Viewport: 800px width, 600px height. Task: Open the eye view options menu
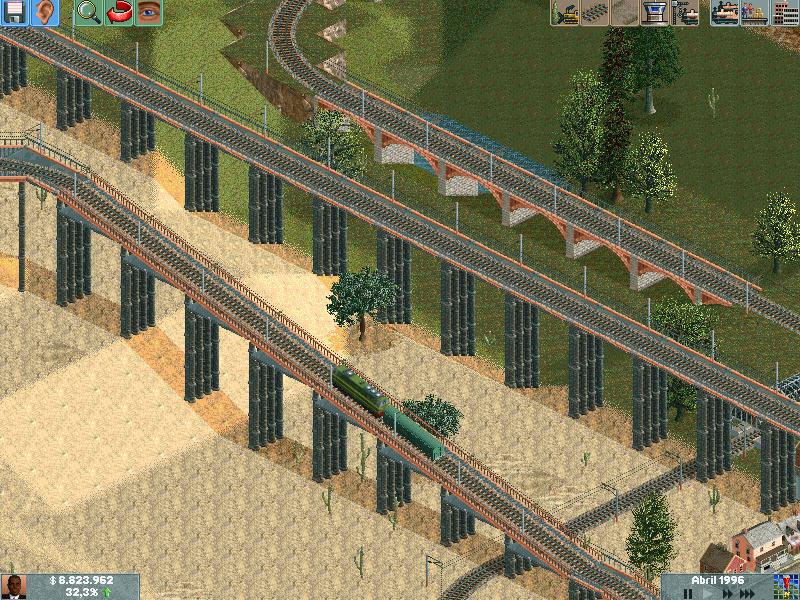tap(149, 13)
